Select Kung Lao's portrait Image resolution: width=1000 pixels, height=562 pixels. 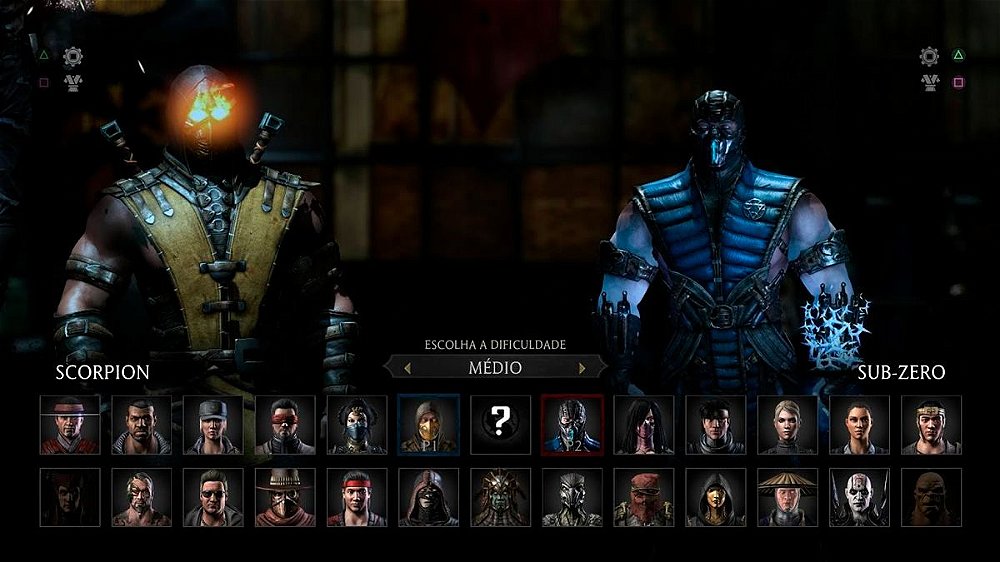click(70, 425)
